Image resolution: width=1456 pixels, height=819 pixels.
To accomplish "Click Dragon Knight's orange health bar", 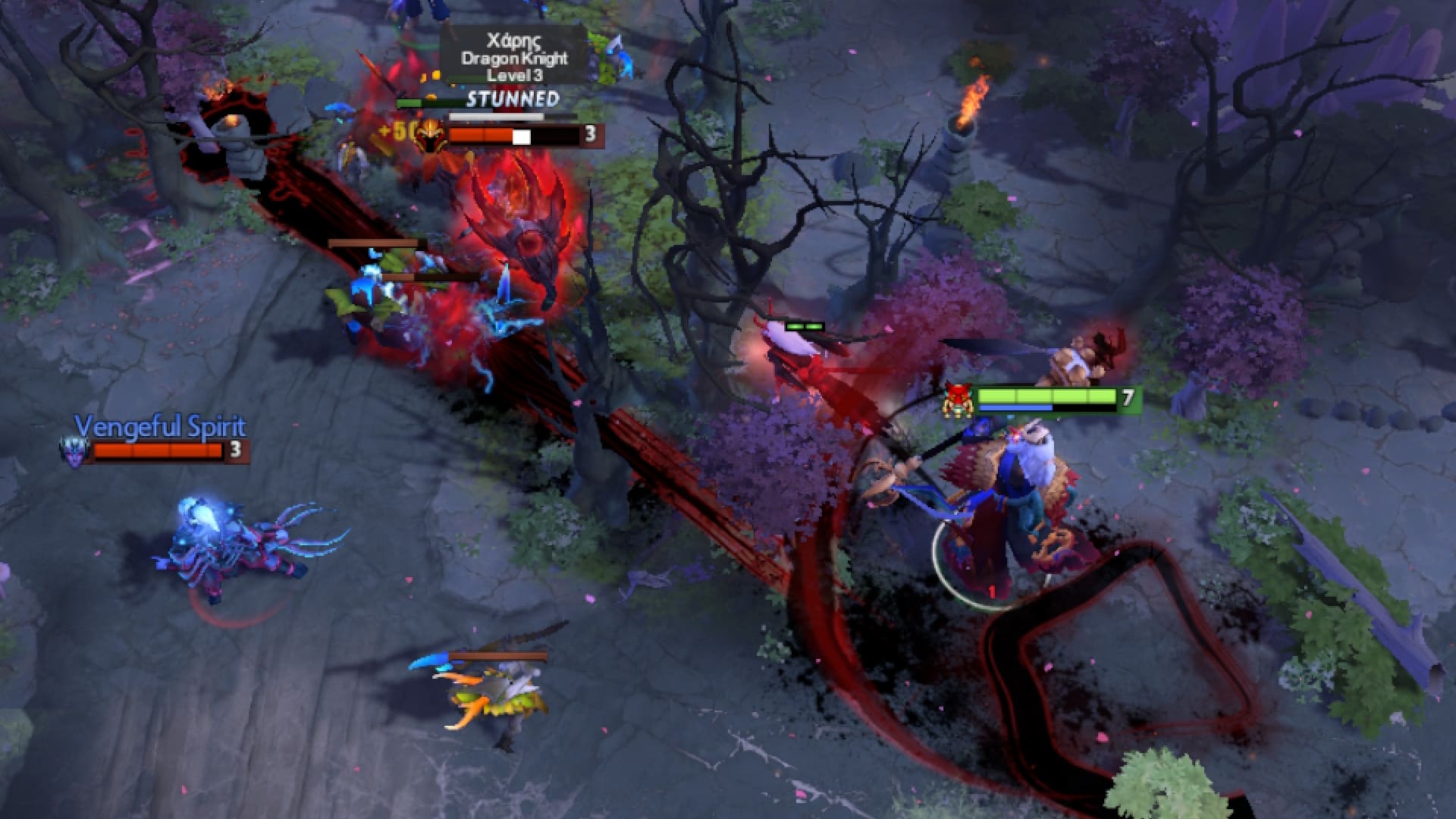I will [x=485, y=136].
